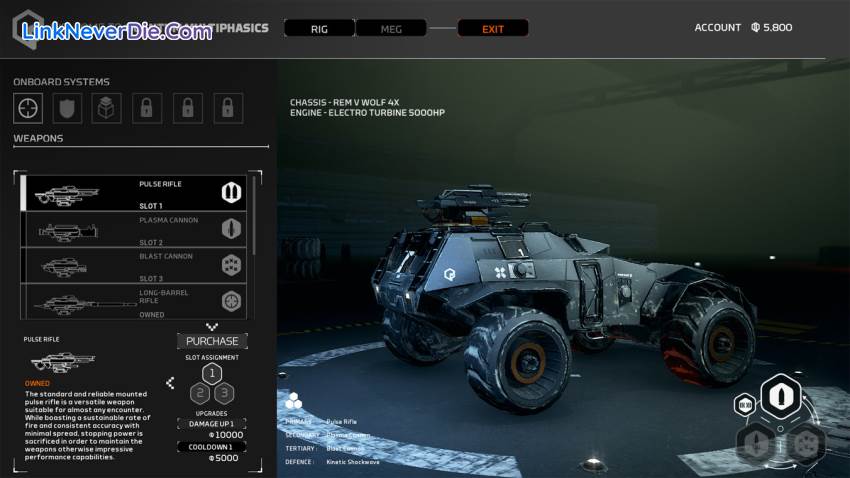Switch to the RIG tab
Viewport: 850px width, 478px height.
[319, 29]
